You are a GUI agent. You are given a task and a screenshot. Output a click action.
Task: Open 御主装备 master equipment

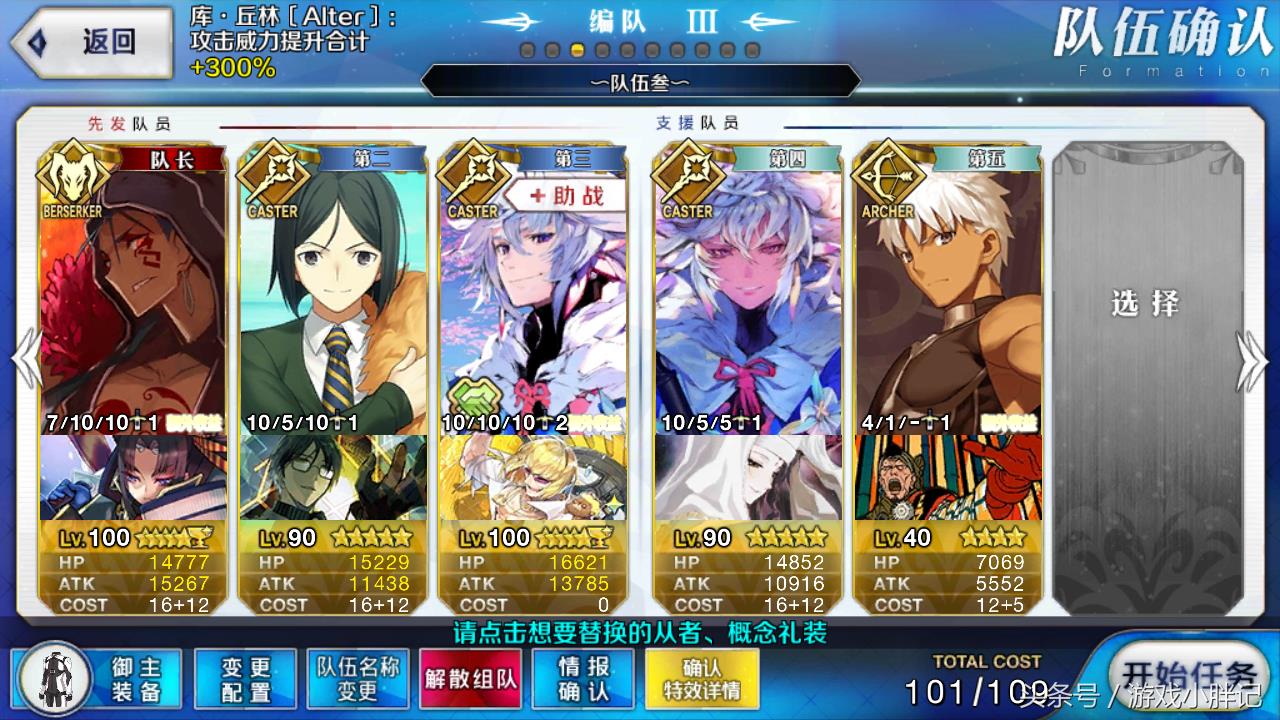[x=98, y=679]
